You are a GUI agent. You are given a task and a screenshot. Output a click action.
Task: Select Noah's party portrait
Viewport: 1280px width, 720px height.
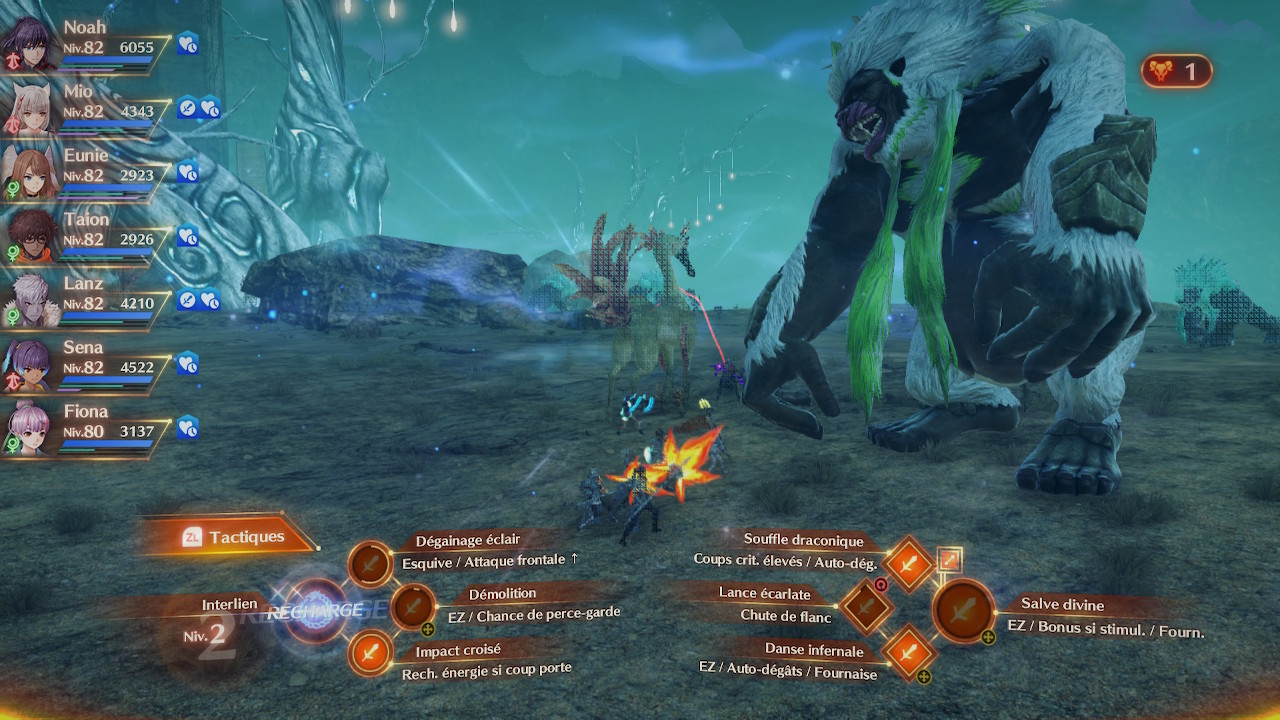tap(27, 42)
